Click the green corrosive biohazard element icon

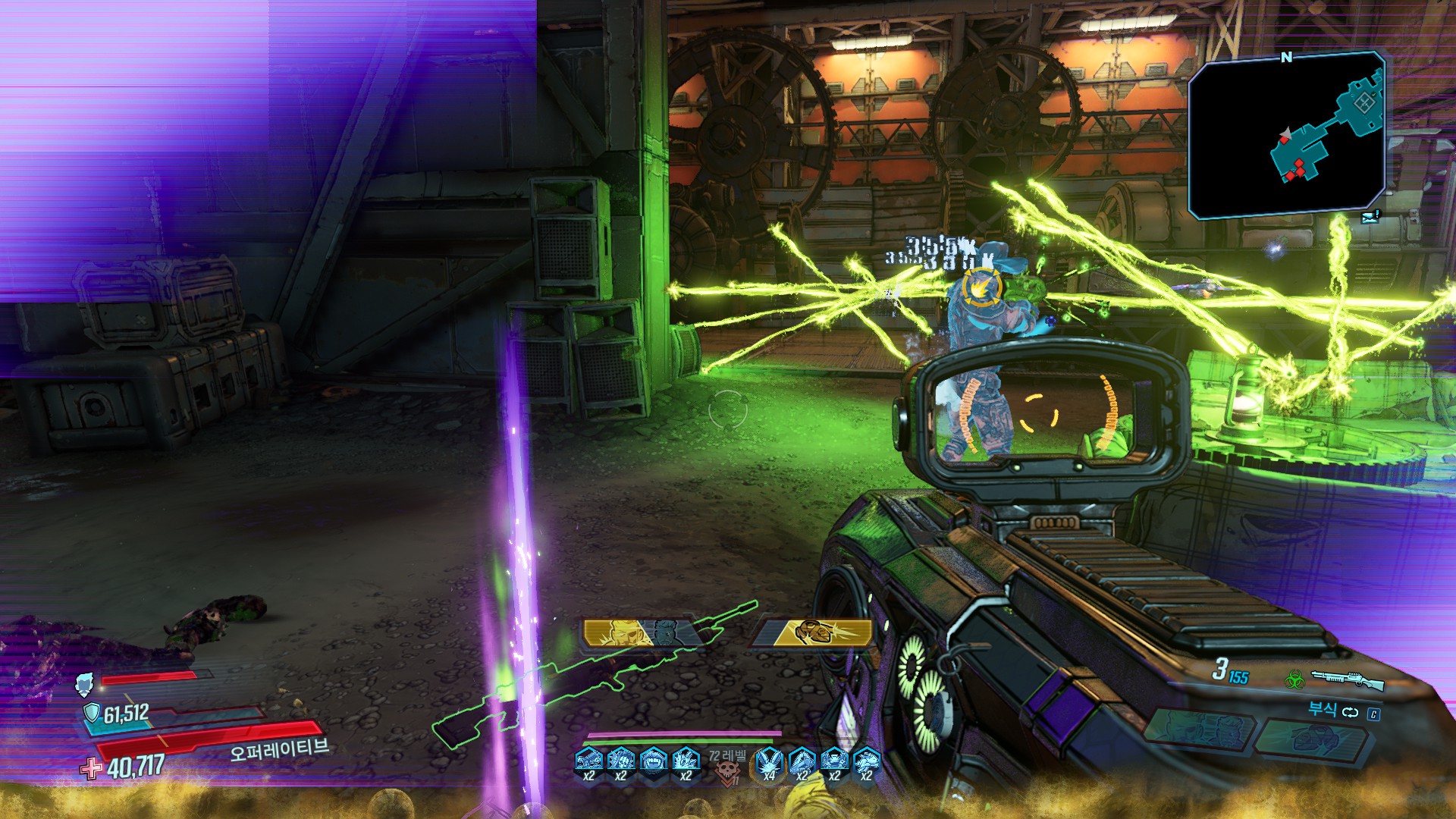1294,679
